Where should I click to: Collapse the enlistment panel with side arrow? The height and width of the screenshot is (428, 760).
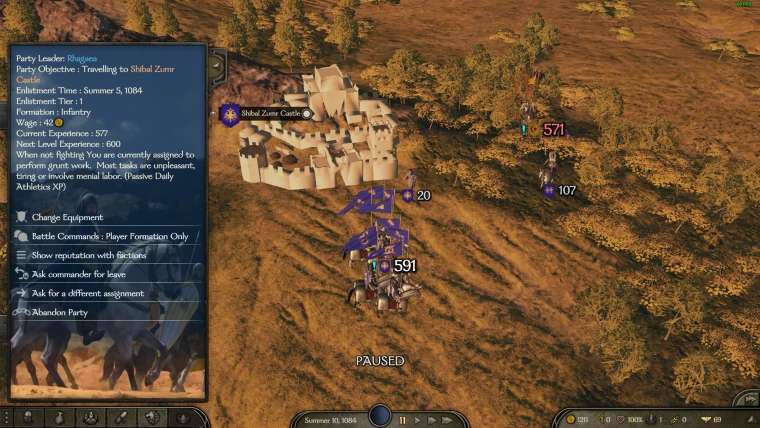216,66
